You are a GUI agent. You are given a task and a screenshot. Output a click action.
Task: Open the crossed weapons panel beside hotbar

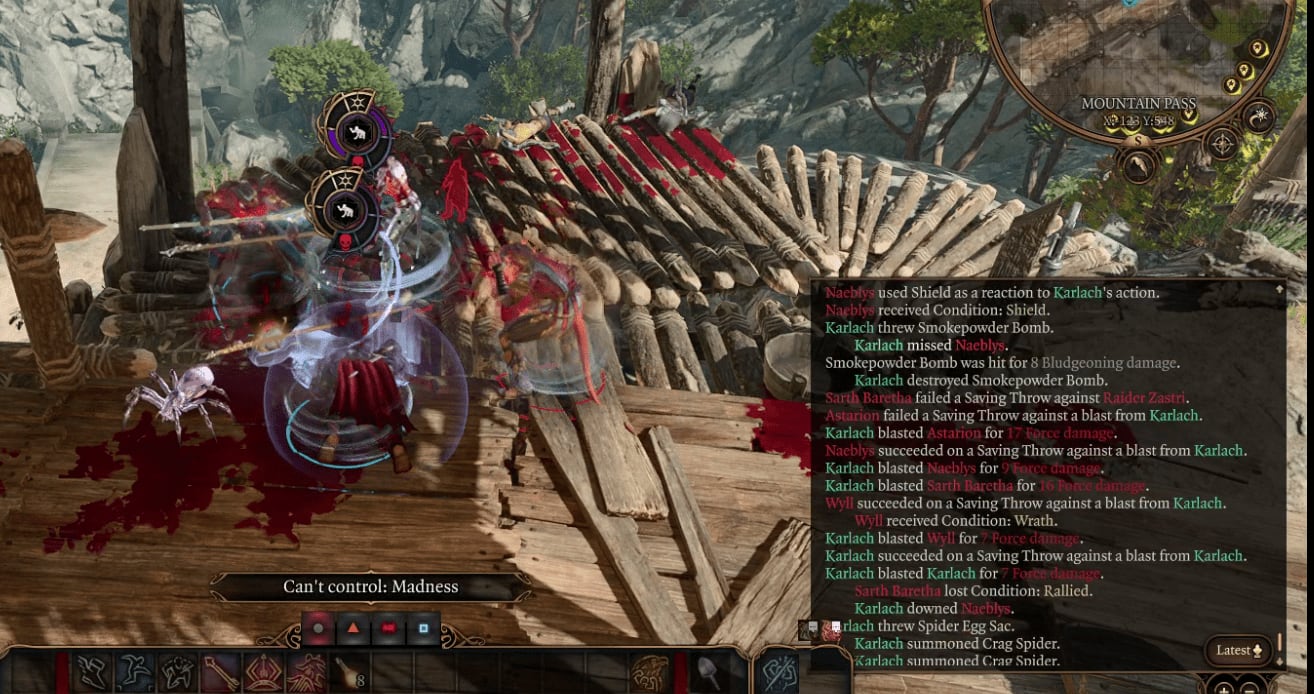778,673
